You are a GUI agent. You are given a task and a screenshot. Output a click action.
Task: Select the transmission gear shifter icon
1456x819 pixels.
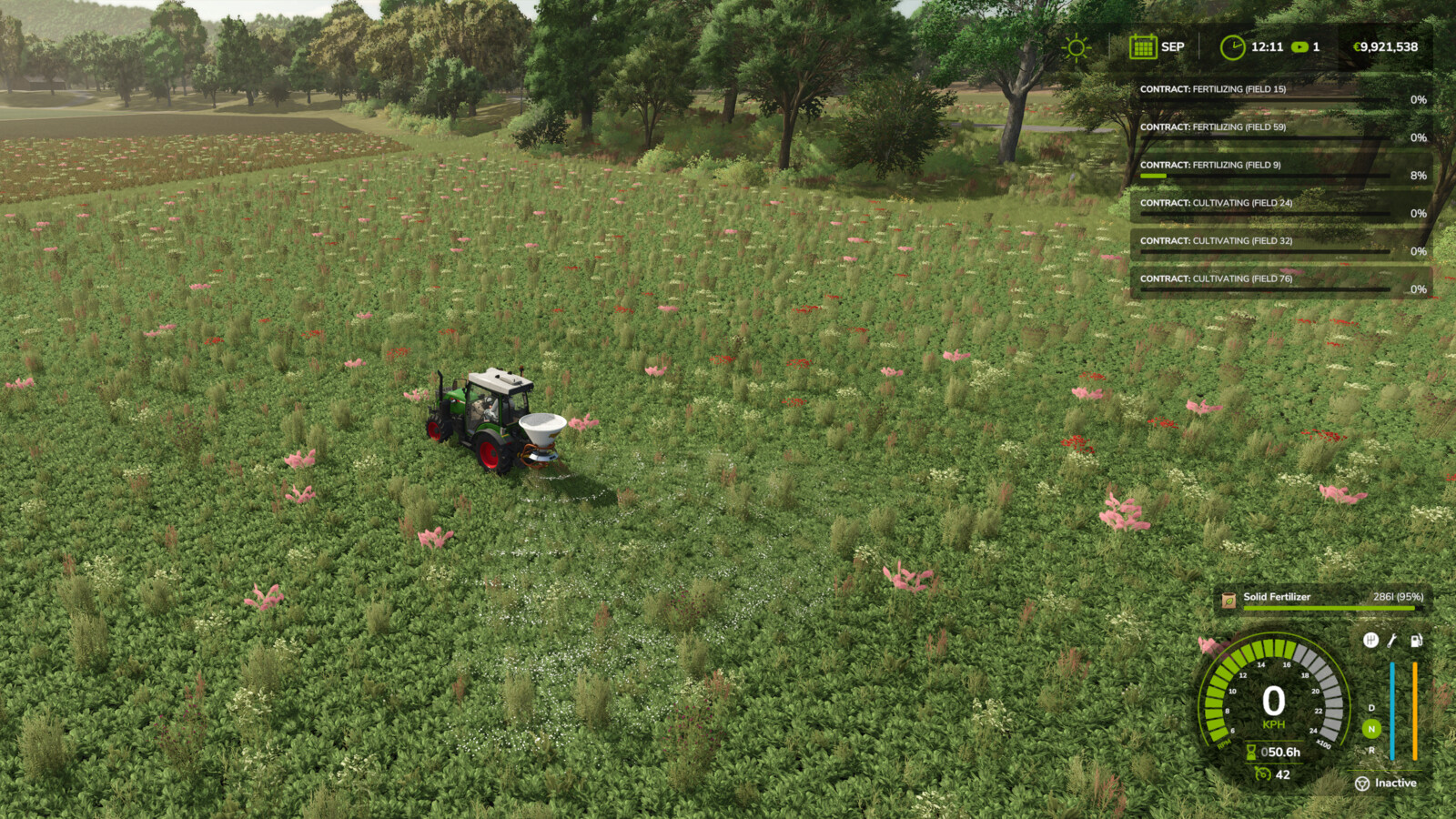click(x=1371, y=641)
